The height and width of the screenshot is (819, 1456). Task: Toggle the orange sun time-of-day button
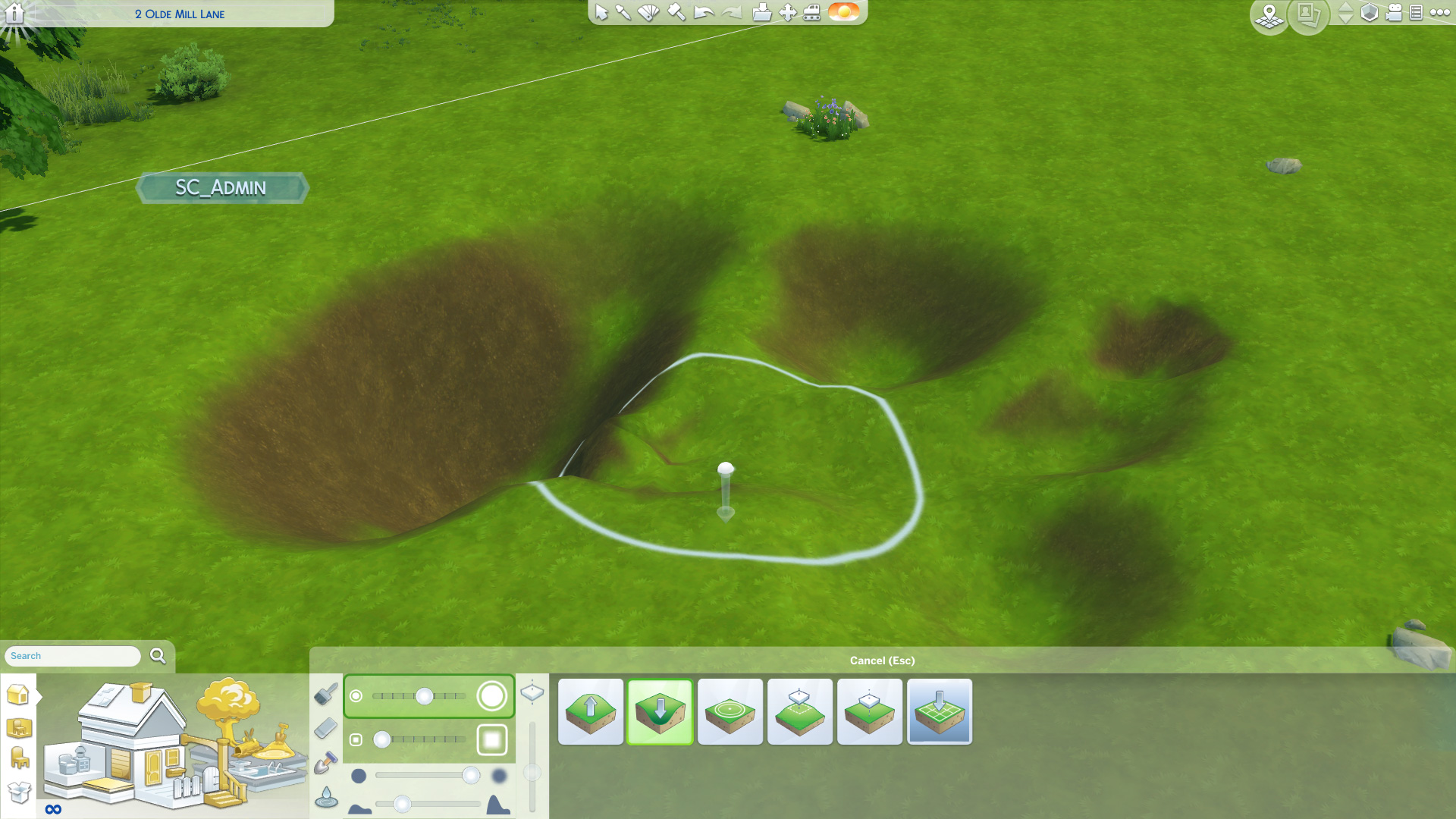tap(843, 12)
